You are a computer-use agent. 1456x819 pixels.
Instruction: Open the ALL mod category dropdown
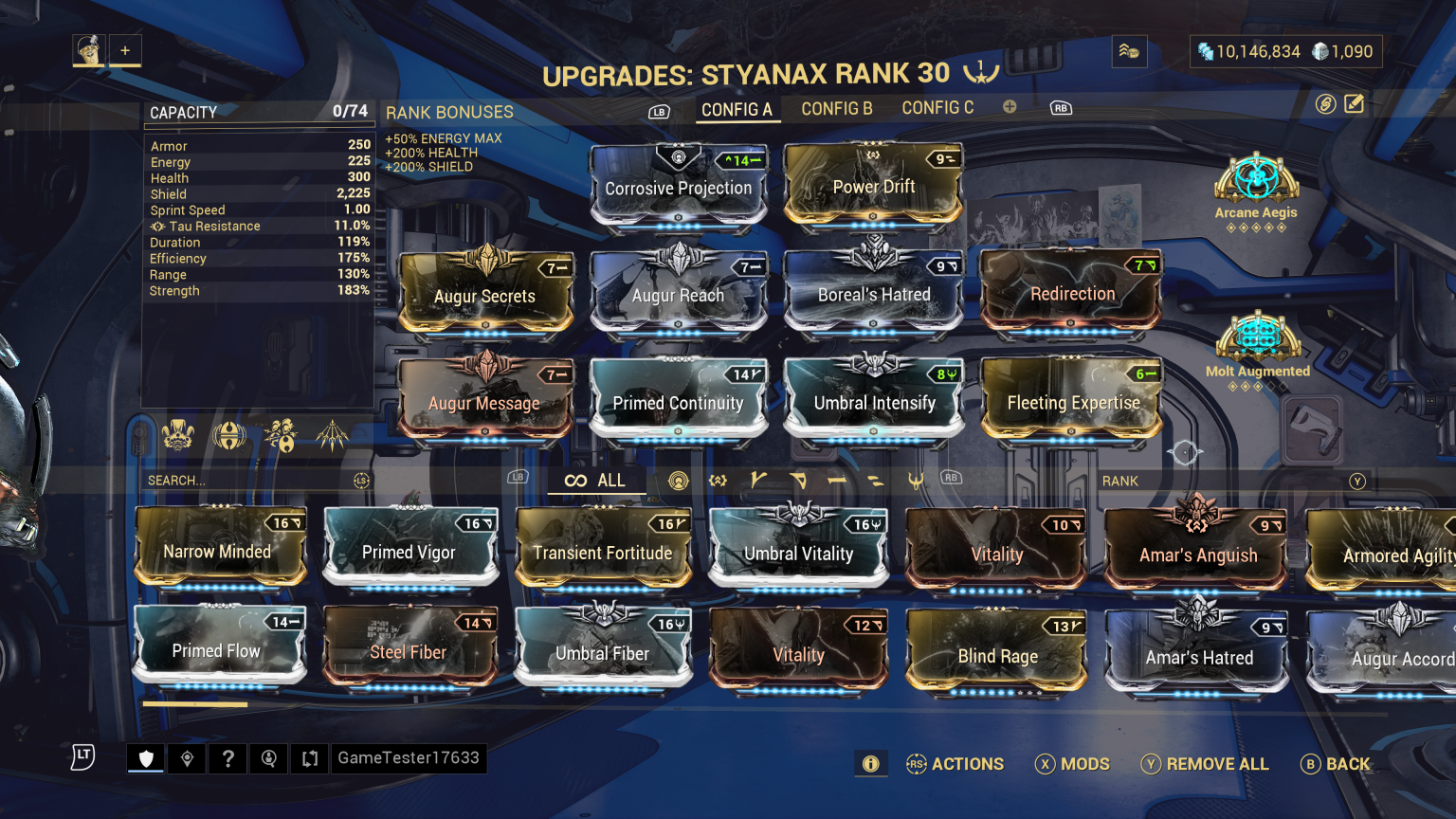[x=595, y=481]
